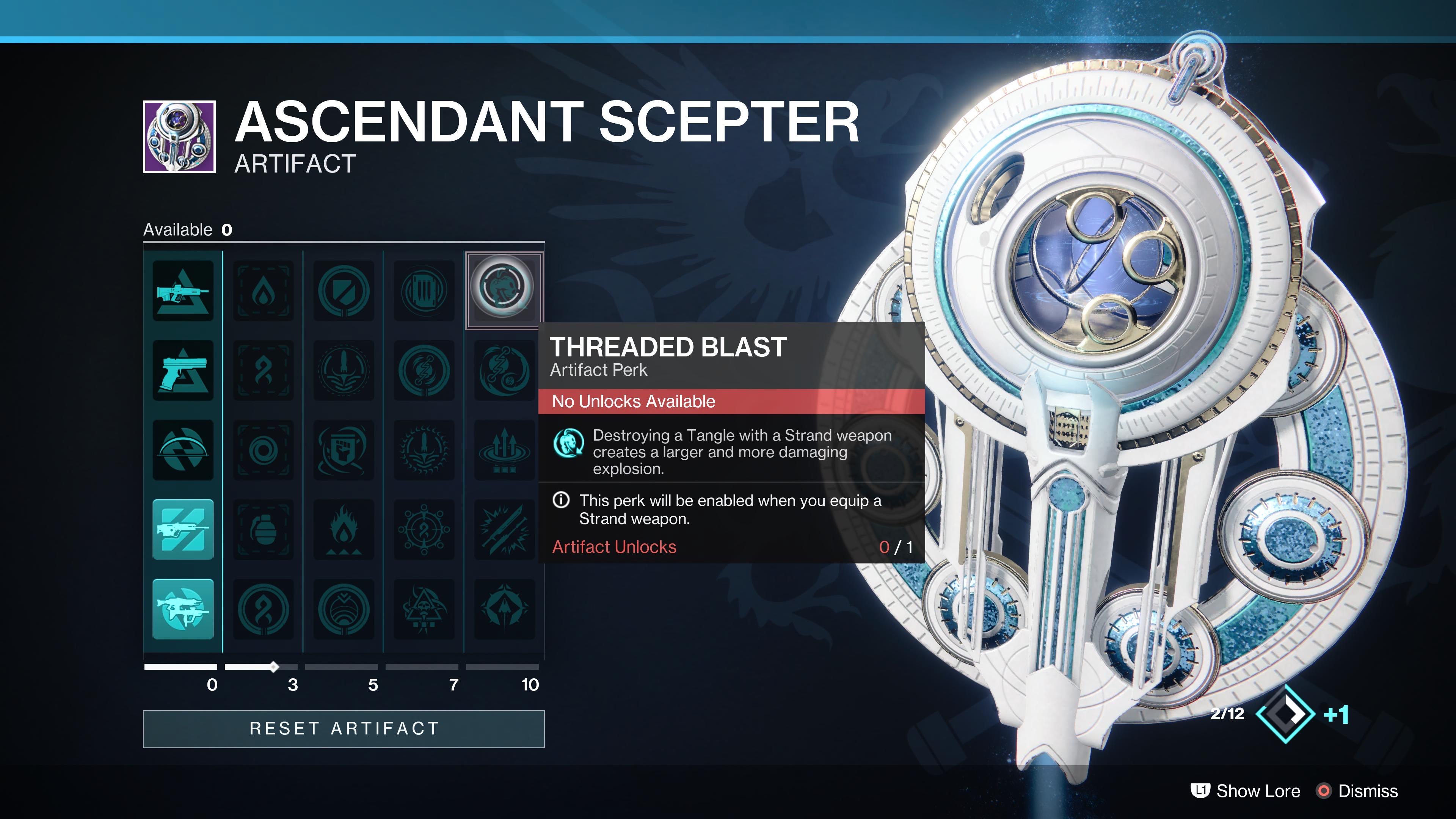Pick the bow perk icon
The image size is (1456, 819).
click(x=183, y=450)
